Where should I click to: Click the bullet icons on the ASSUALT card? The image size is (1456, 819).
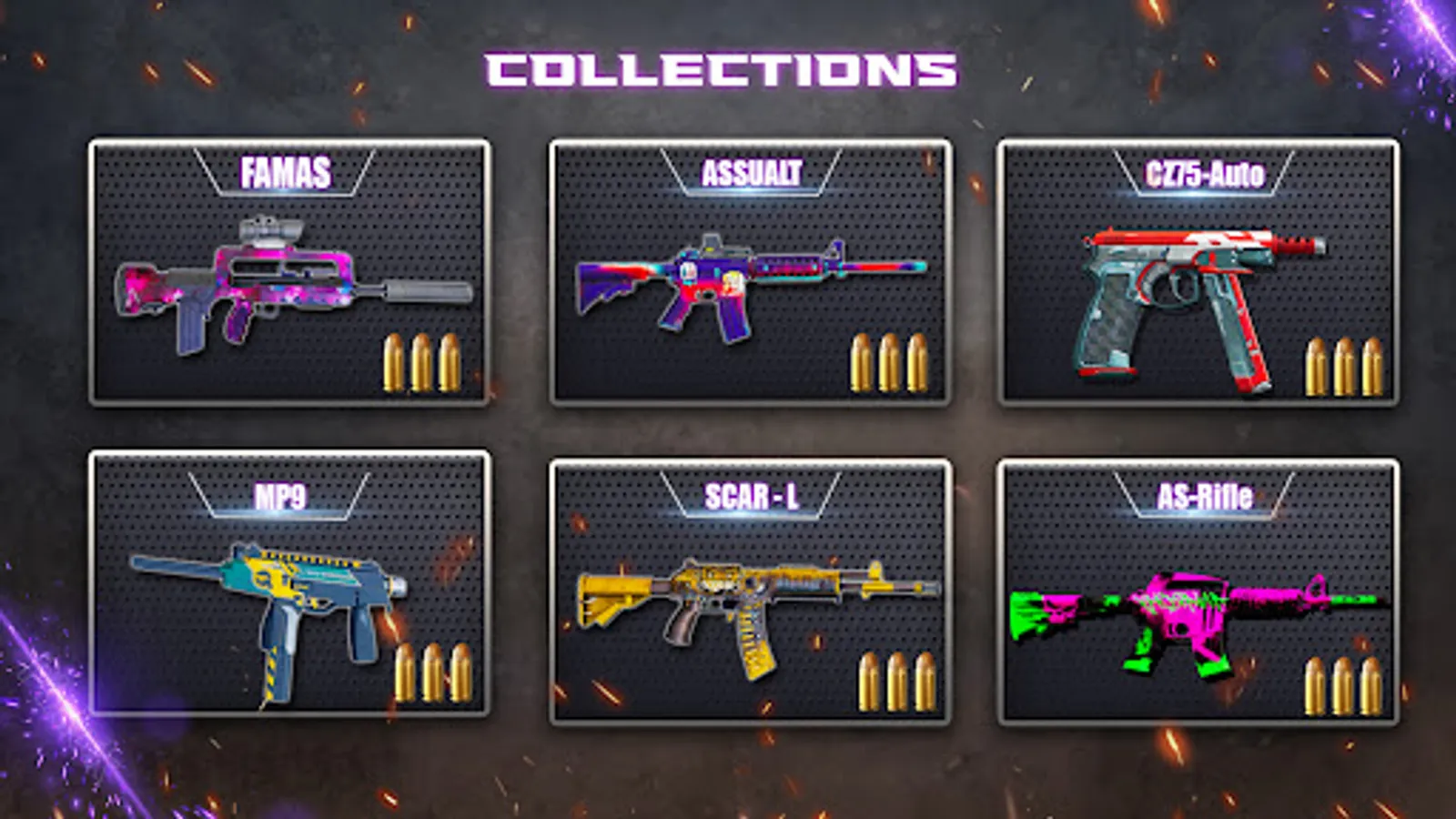pos(887,359)
